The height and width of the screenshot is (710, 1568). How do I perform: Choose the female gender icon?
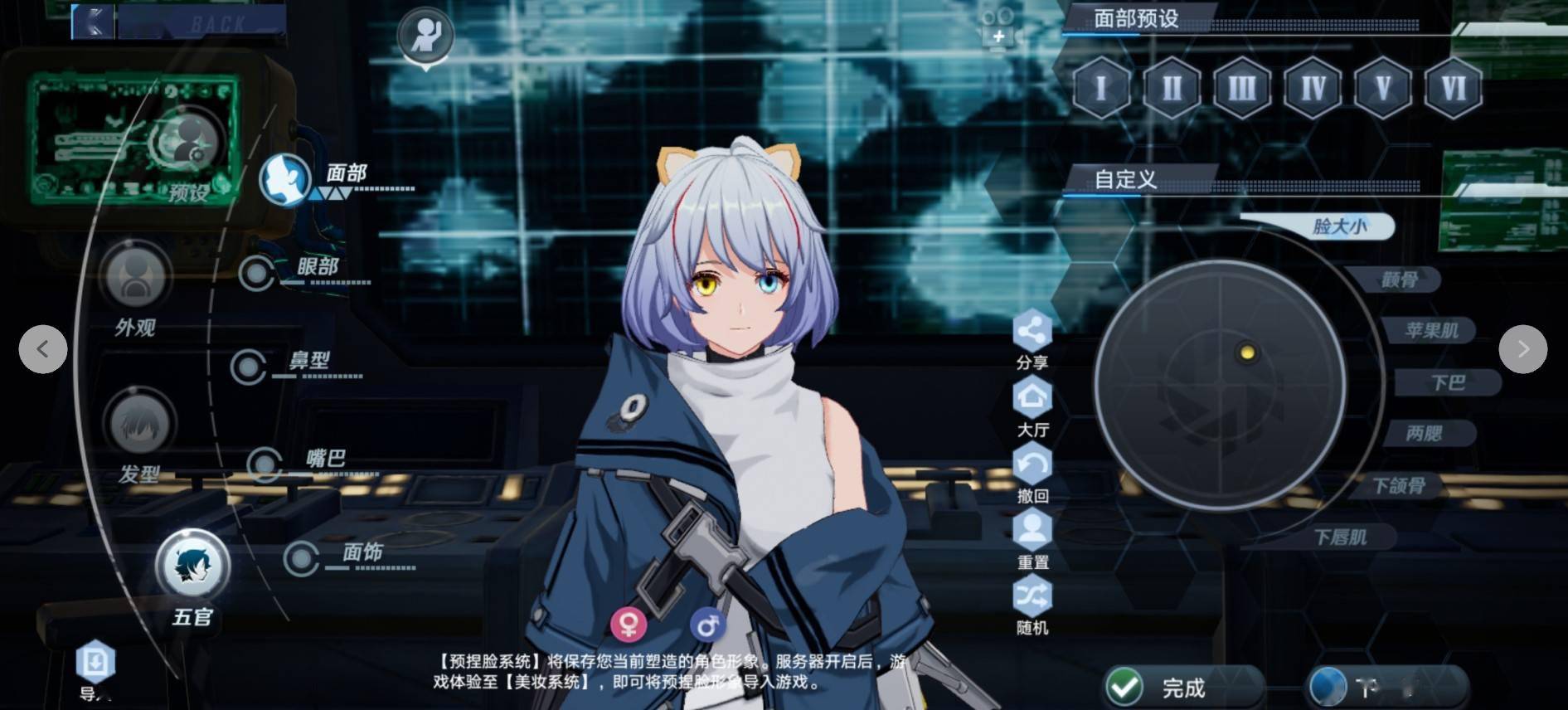point(629,624)
